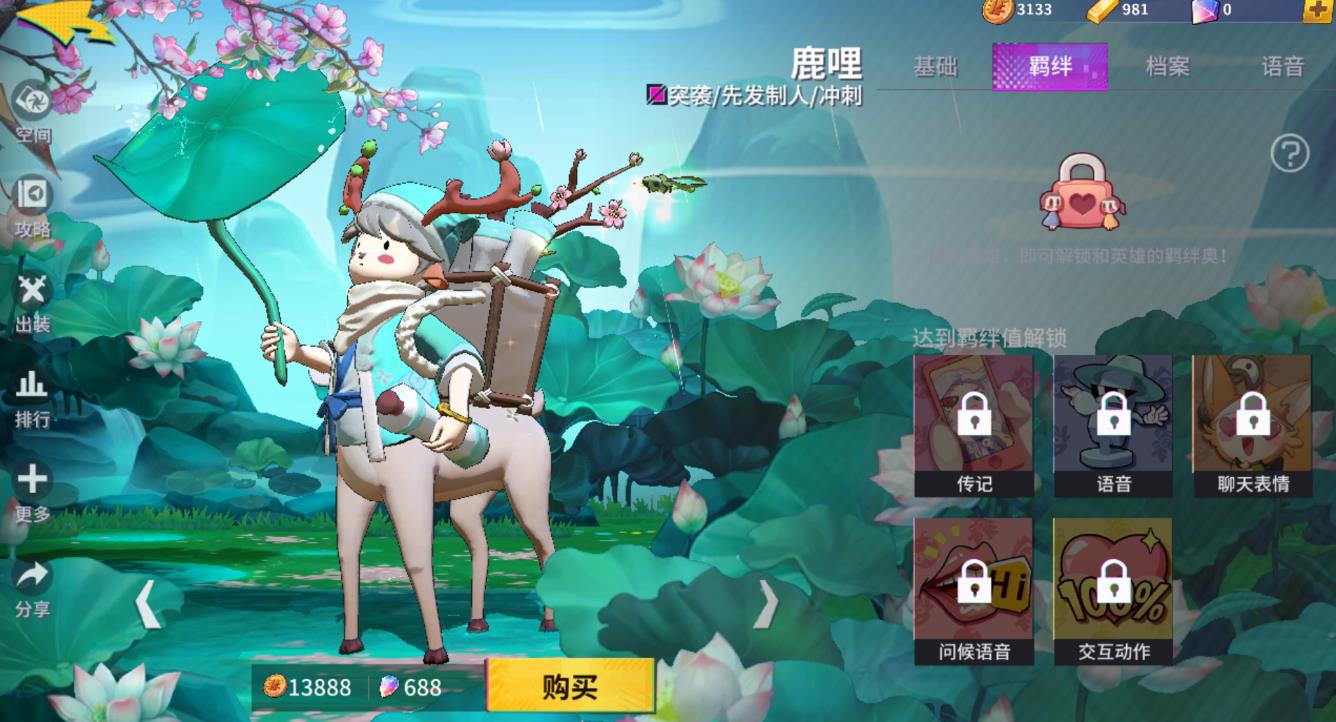Select the 出装 loadout icon

30,292
